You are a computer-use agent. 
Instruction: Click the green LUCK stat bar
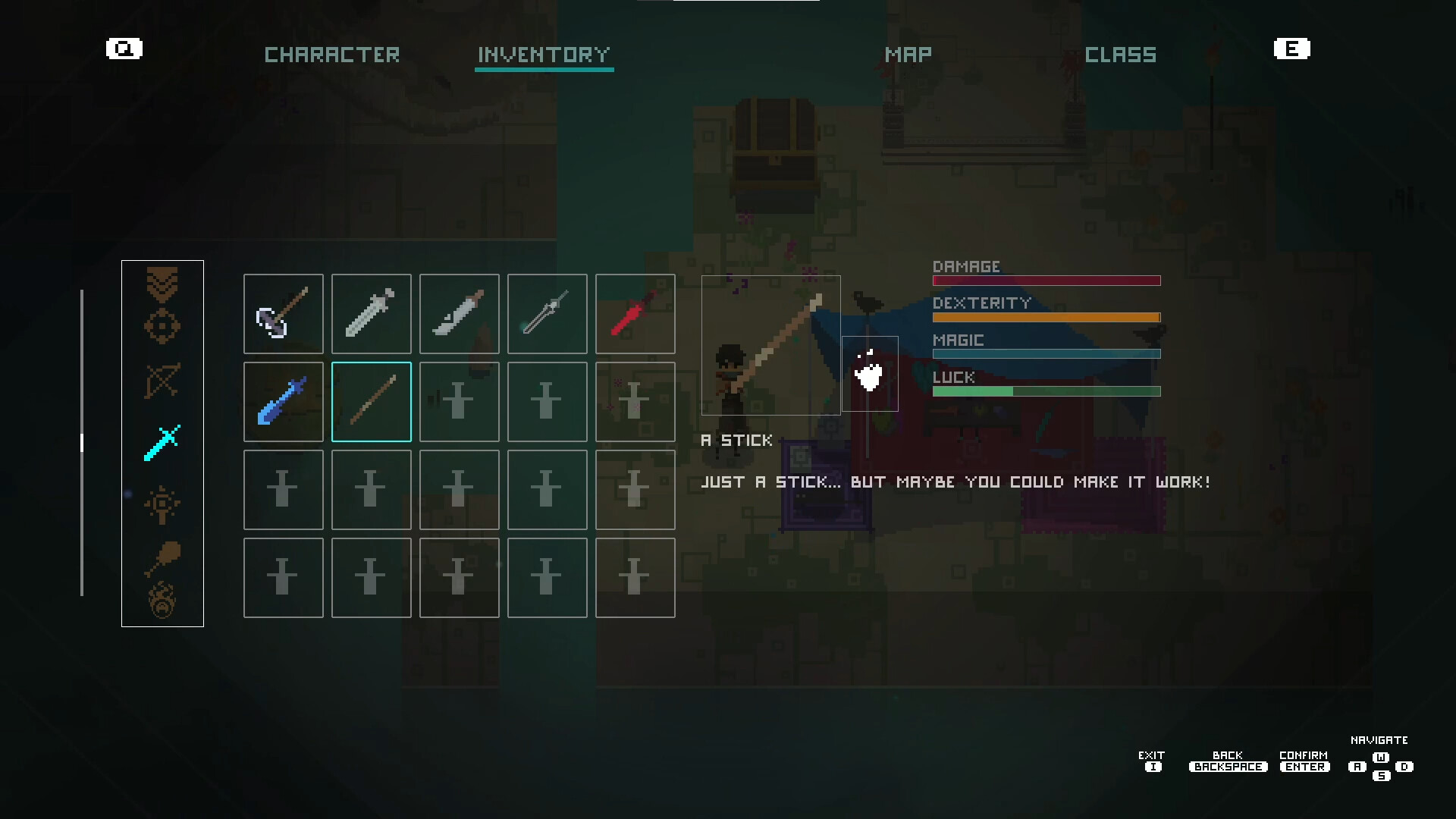click(x=1046, y=391)
